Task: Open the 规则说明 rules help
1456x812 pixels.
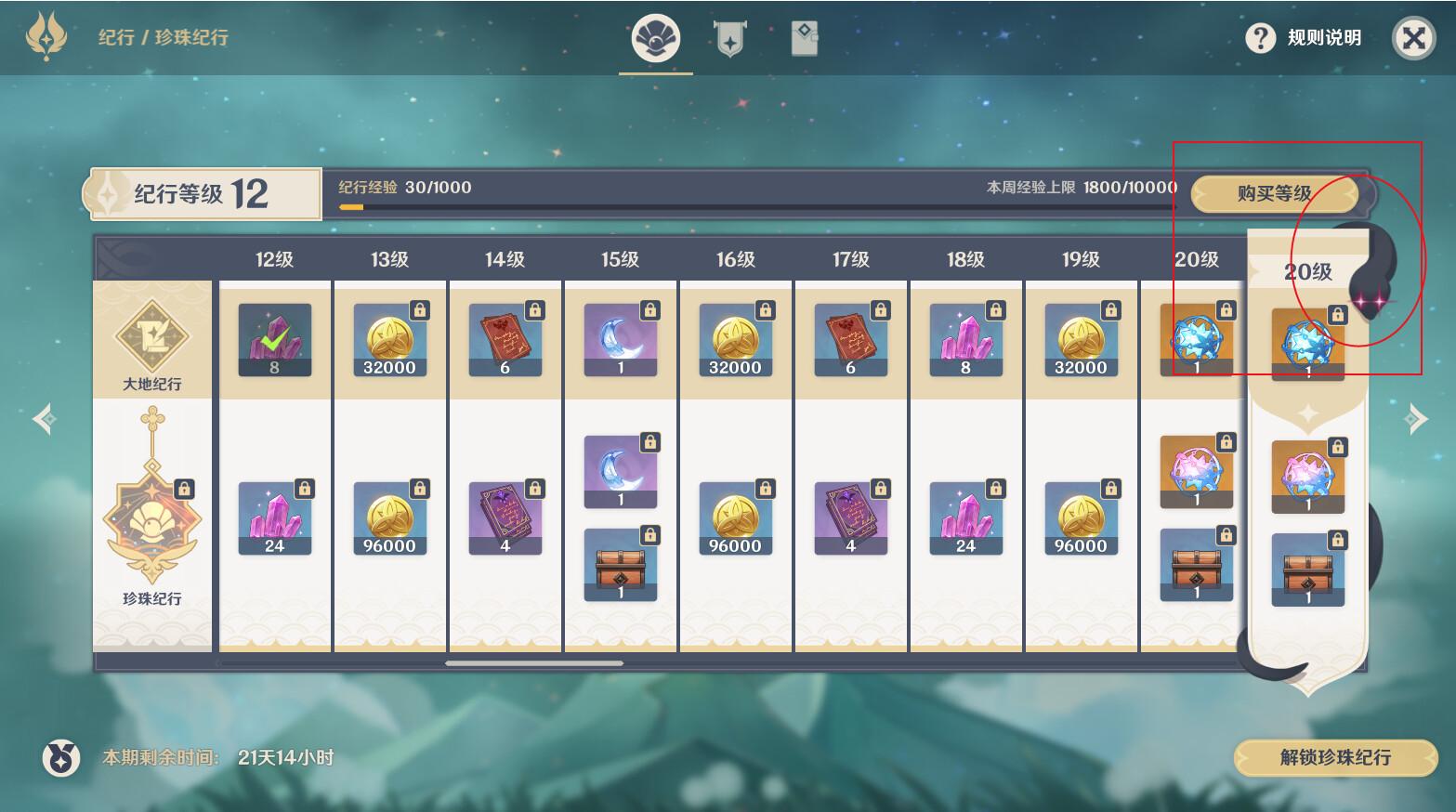Action: tap(1305, 38)
